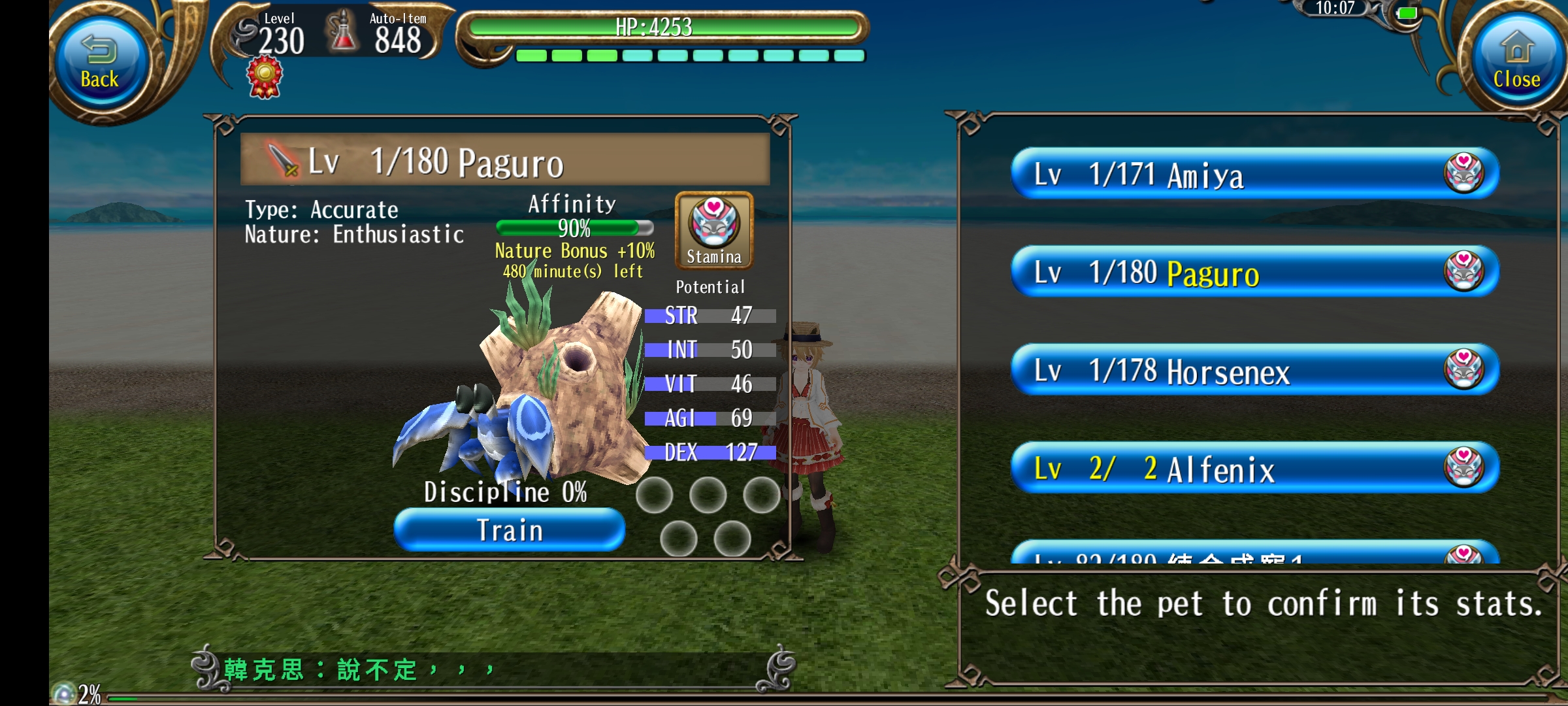
Task: Close the pet menu
Action: [1516, 62]
